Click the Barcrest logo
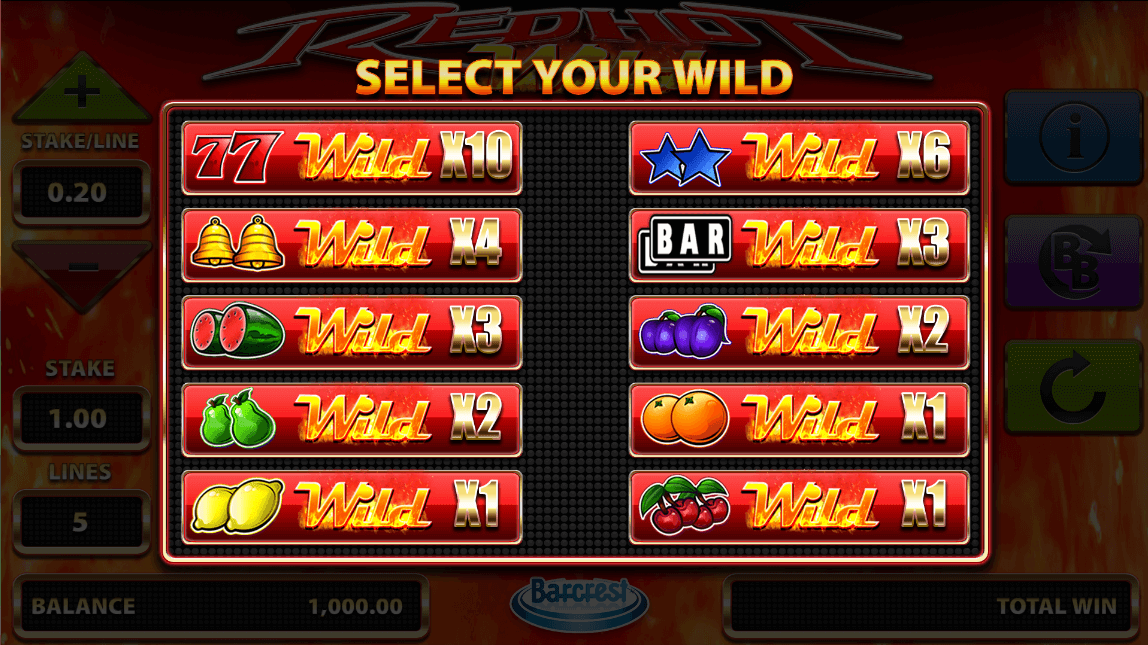The height and width of the screenshot is (645, 1148). pos(579,598)
